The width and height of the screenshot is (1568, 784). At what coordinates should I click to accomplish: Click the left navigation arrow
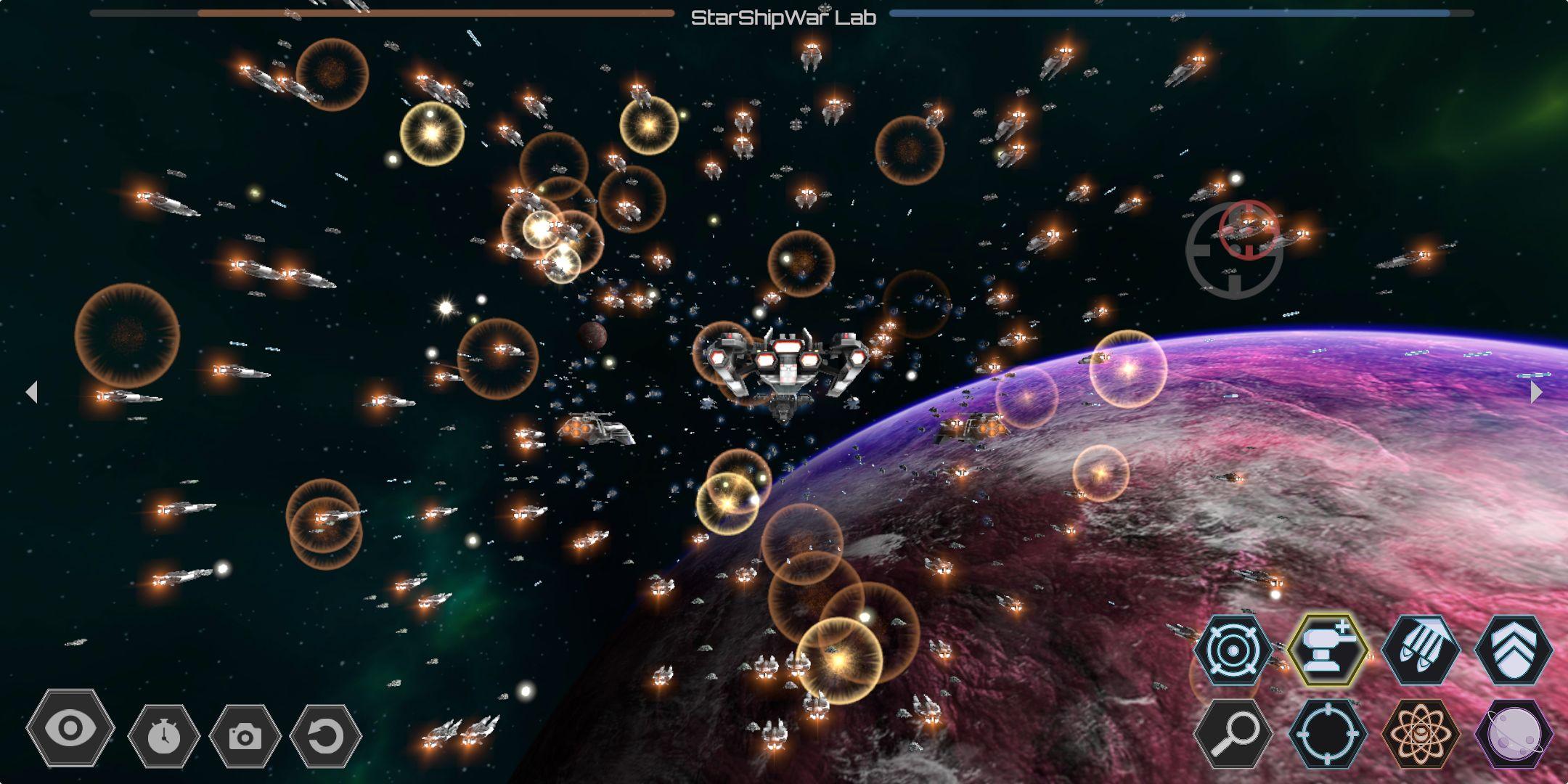32,392
